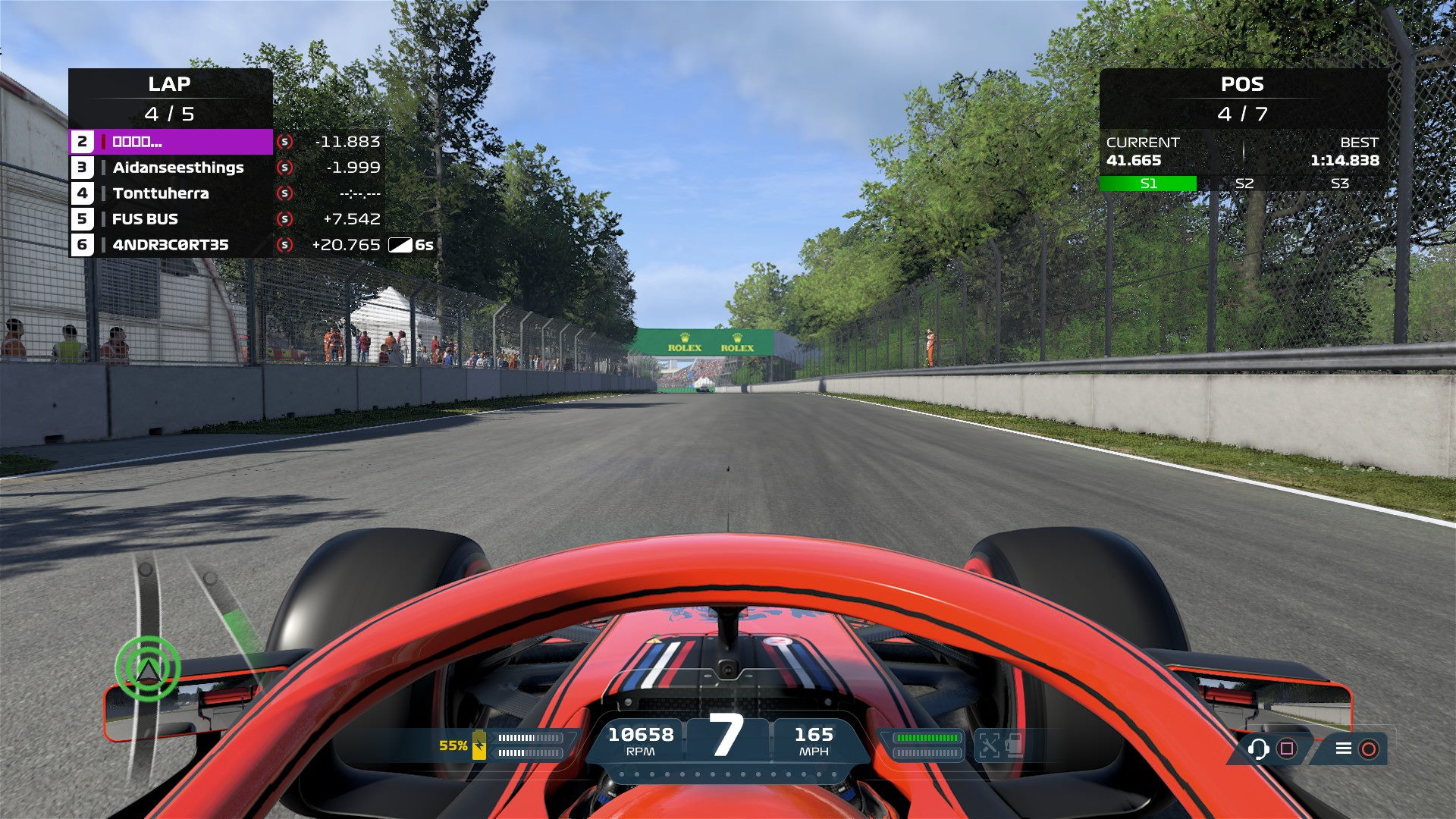Viewport: 1456px width, 819px height.
Task: Choose Tonttuherra's leaderboard row
Action: point(161,193)
